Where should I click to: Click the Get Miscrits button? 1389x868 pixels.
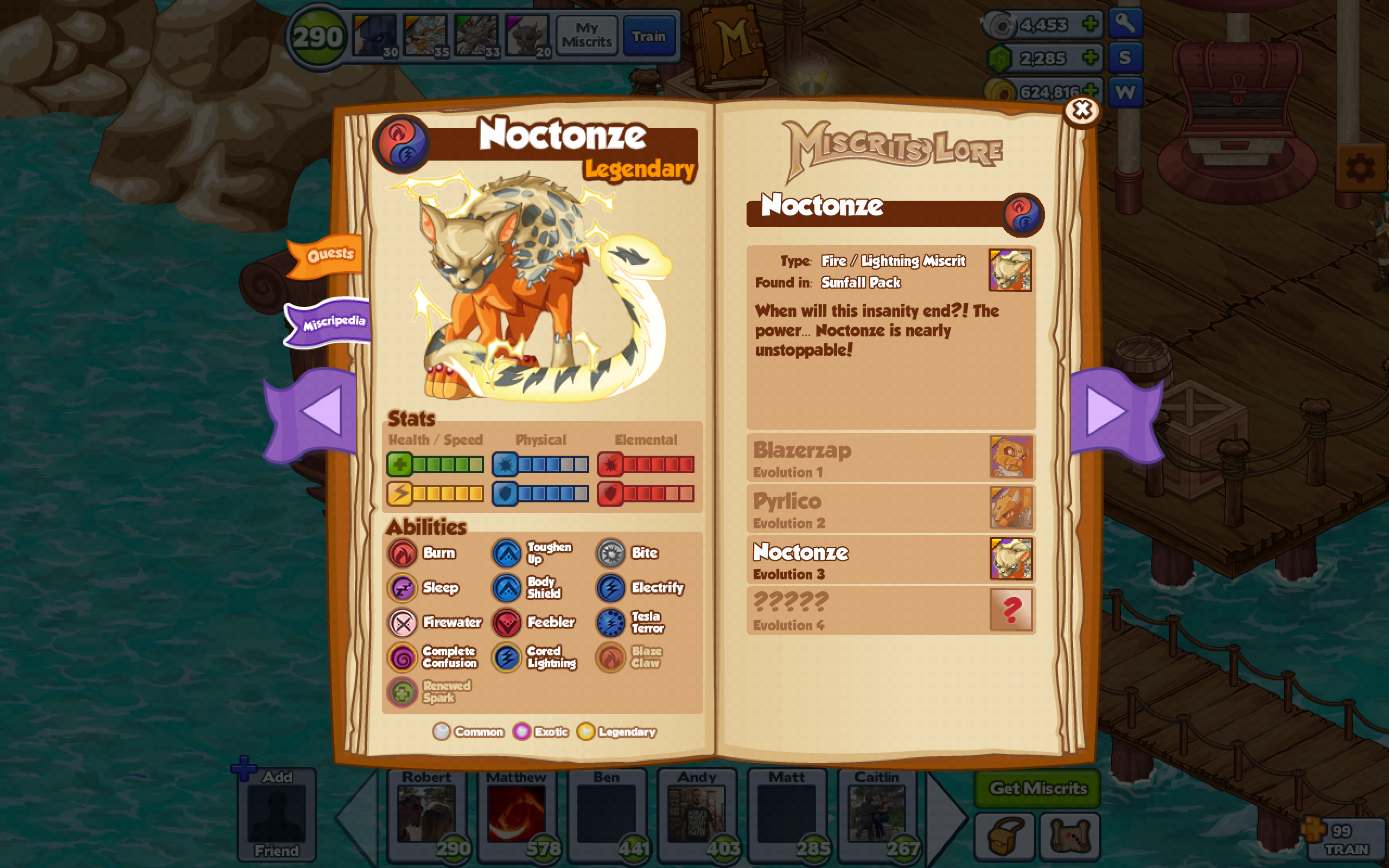coord(1038,789)
